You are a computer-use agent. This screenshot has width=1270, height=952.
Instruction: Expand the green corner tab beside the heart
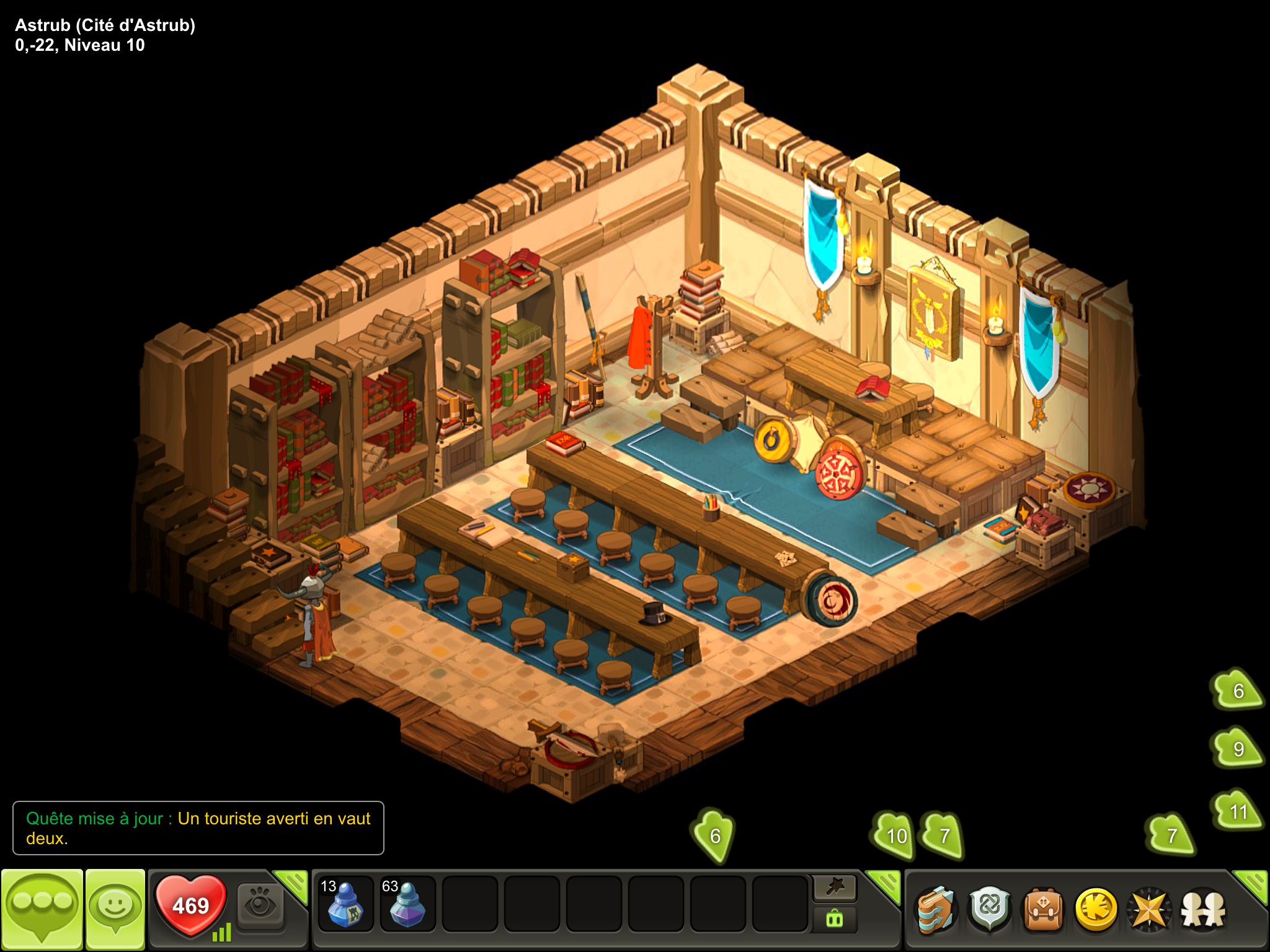click(x=293, y=885)
